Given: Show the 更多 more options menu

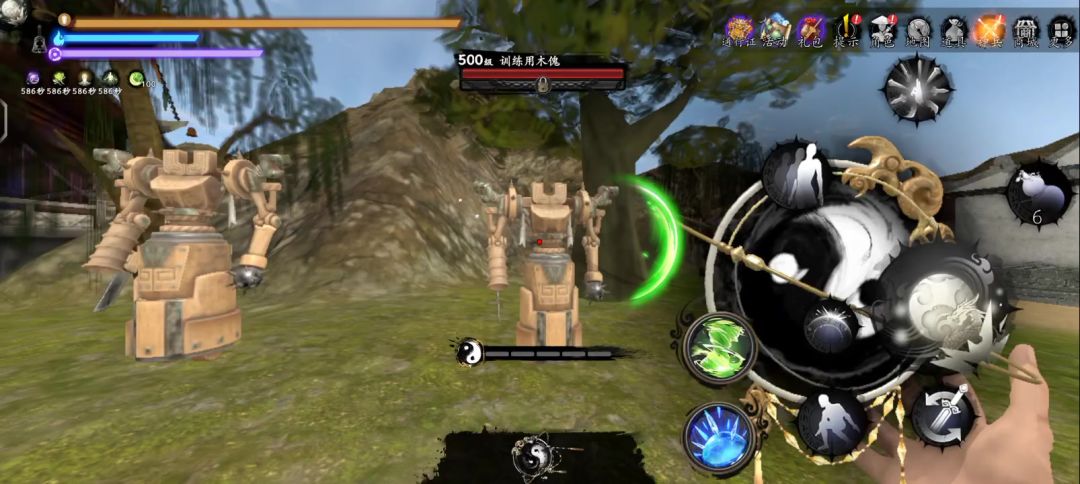Looking at the screenshot, I should 1061,30.
